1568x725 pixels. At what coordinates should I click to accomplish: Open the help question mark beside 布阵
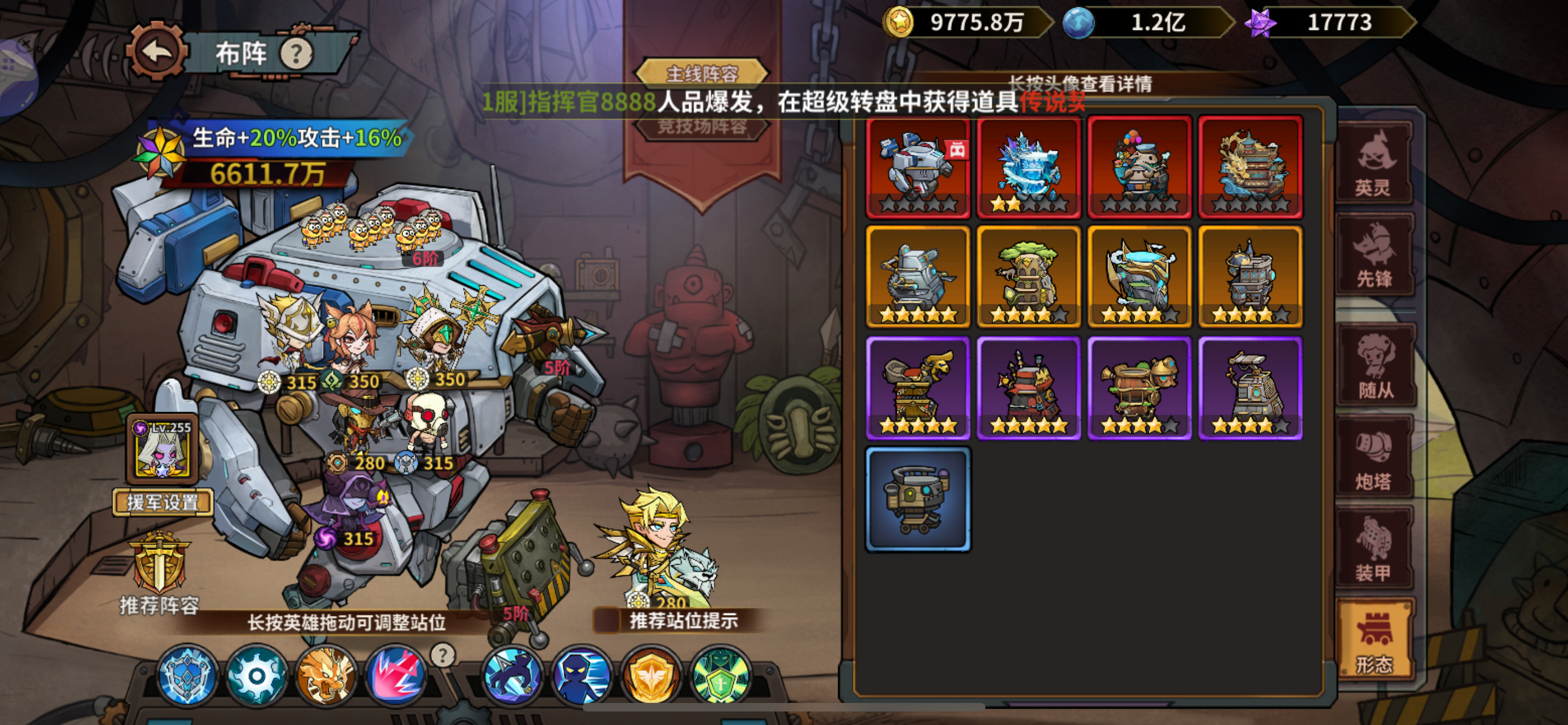point(297,54)
